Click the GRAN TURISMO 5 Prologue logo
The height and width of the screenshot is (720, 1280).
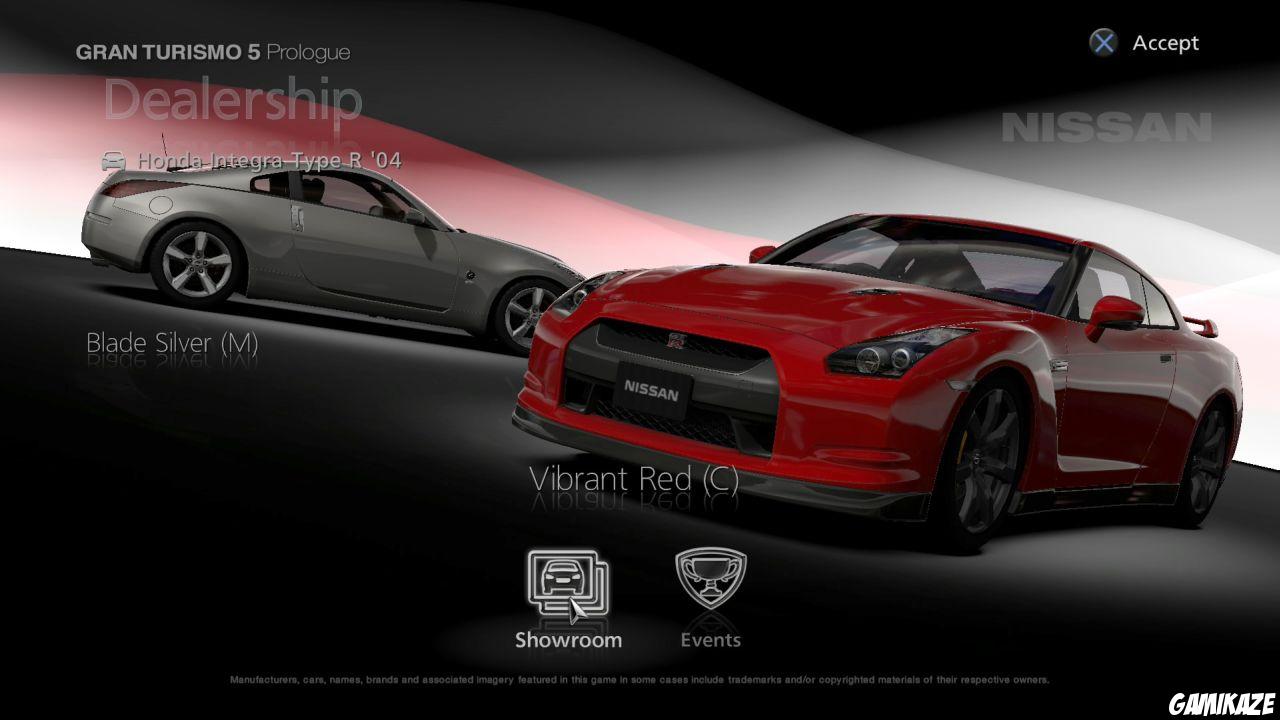click(x=213, y=51)
